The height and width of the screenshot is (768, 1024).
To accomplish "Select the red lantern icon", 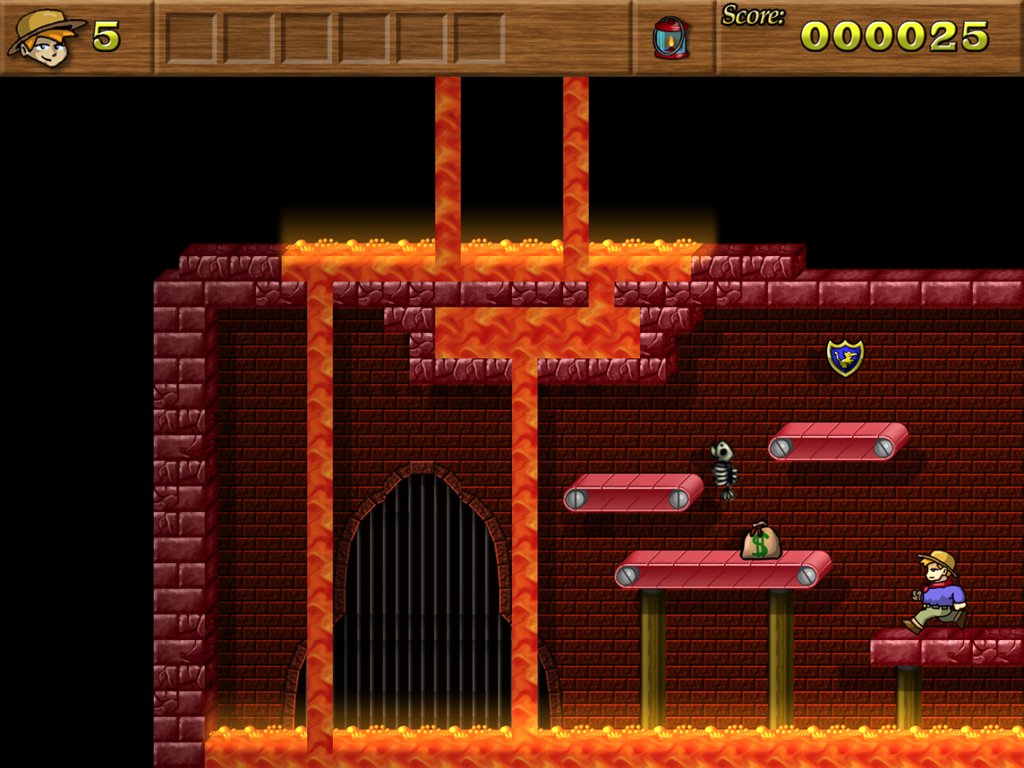I will pyautogui.click(x=669, y=38).
